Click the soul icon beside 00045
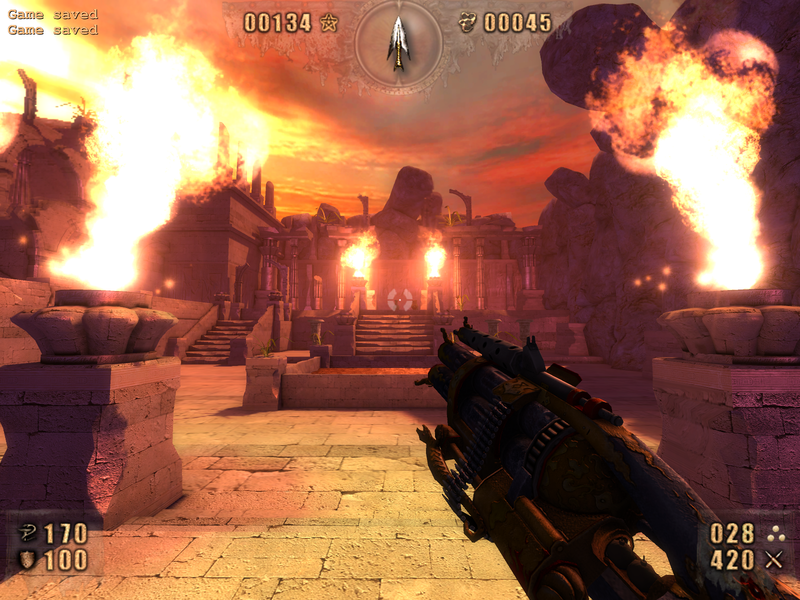This screenshot has width=800, height=600. pyautogui.click(x=467, y=22)
